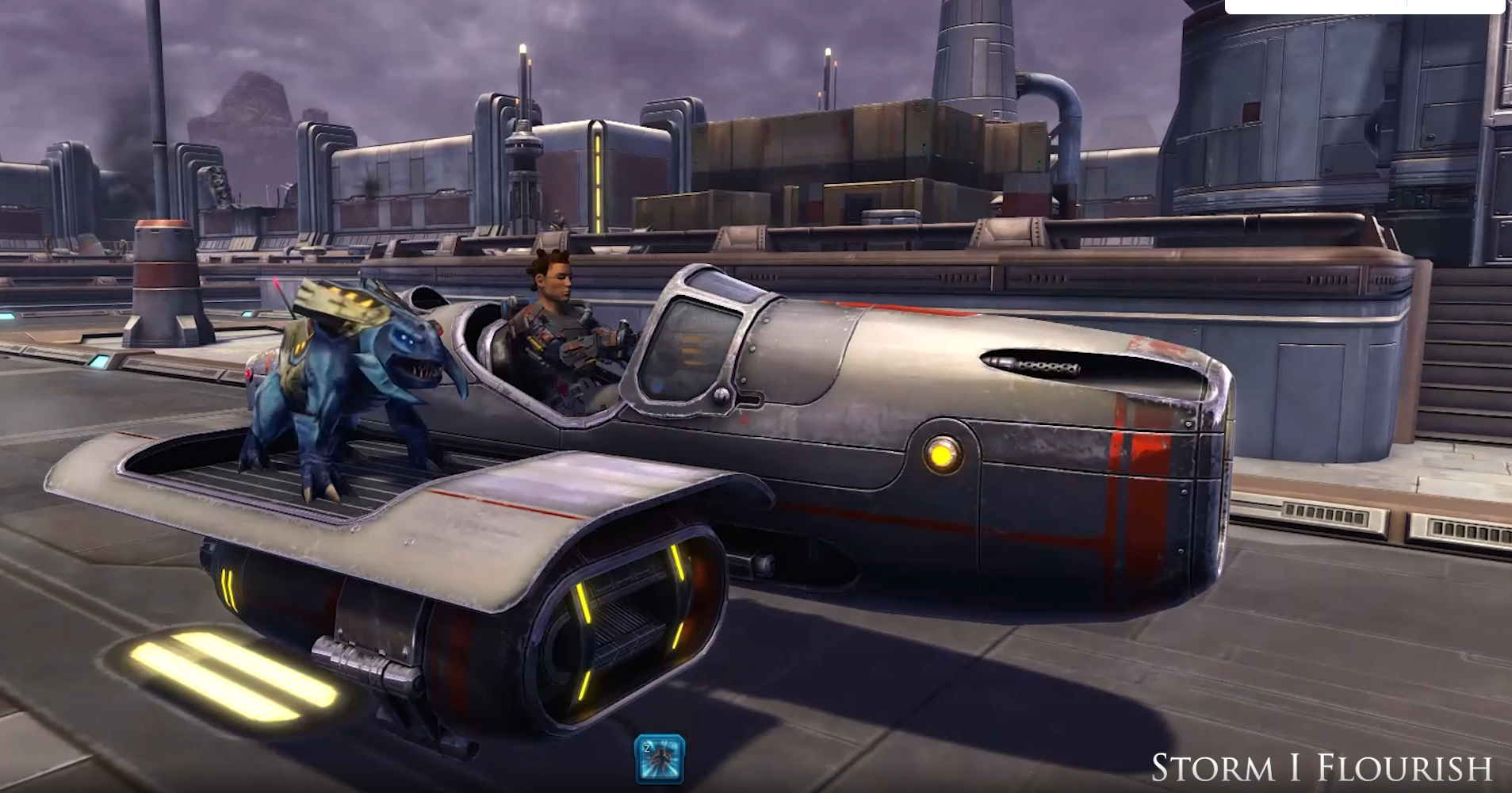Select the wall panel with blue glowing lights
Screen dimensions: 1512x793
99,362
